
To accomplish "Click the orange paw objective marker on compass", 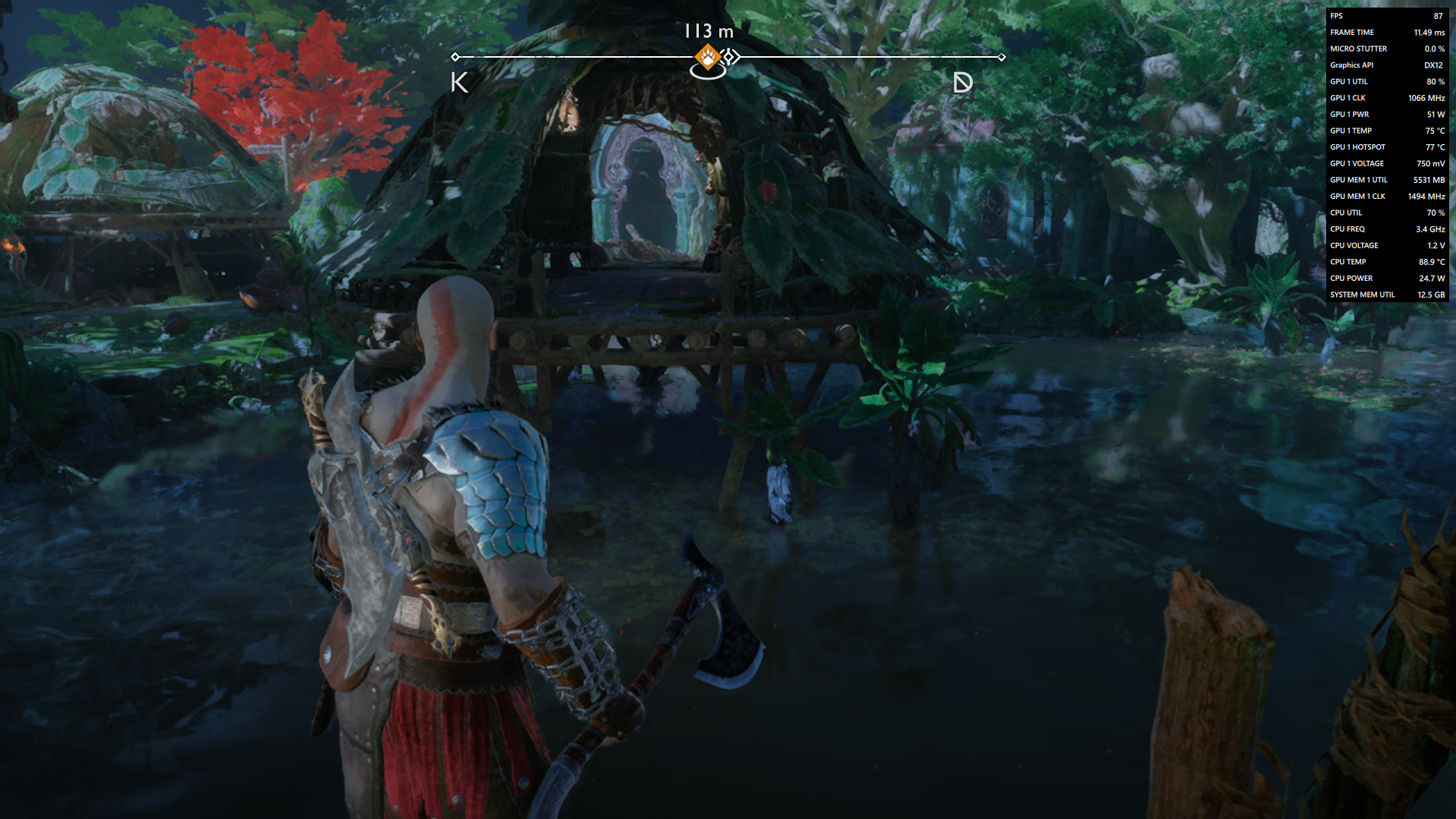I will pyautogui.click(x=708, y=56).
